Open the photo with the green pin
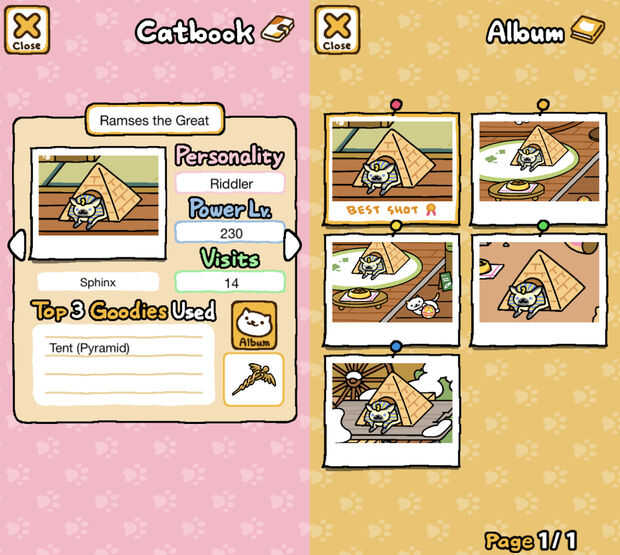This screenshot has width=620, height=555. tap(539, 289)
